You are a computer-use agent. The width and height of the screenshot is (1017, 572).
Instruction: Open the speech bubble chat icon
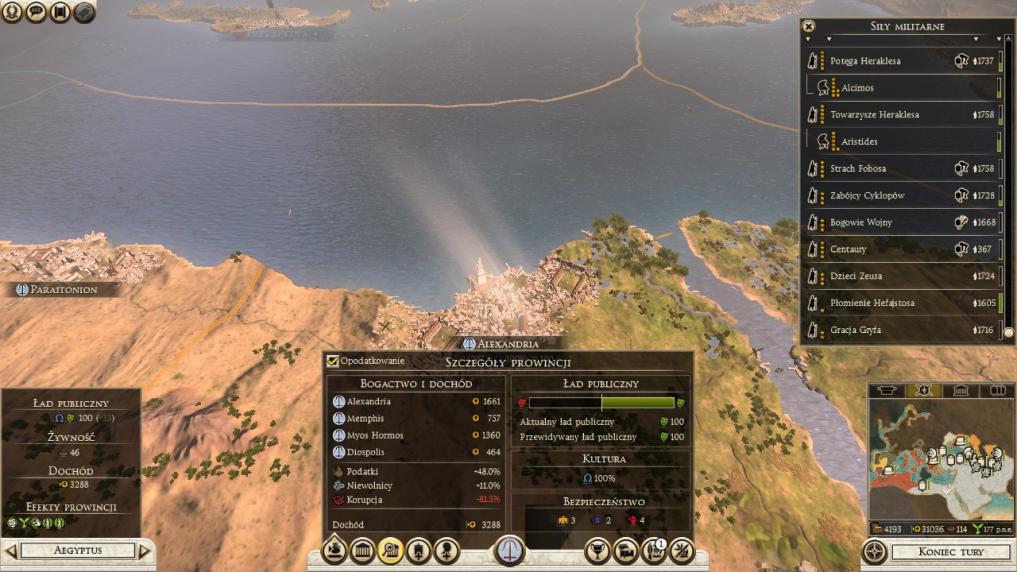click(x=36, y=13)
